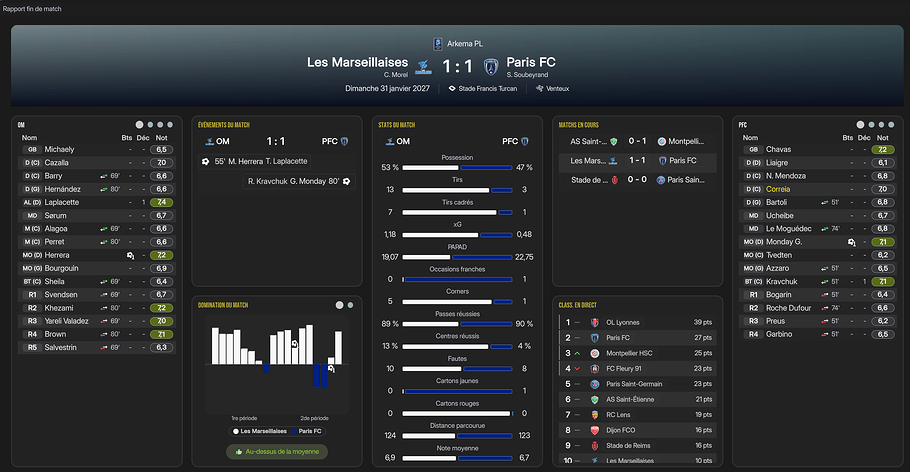The width and height of the screenshot is (910, 472).
Task: Open Paris FC team name in header
Action: coord(531,62)
